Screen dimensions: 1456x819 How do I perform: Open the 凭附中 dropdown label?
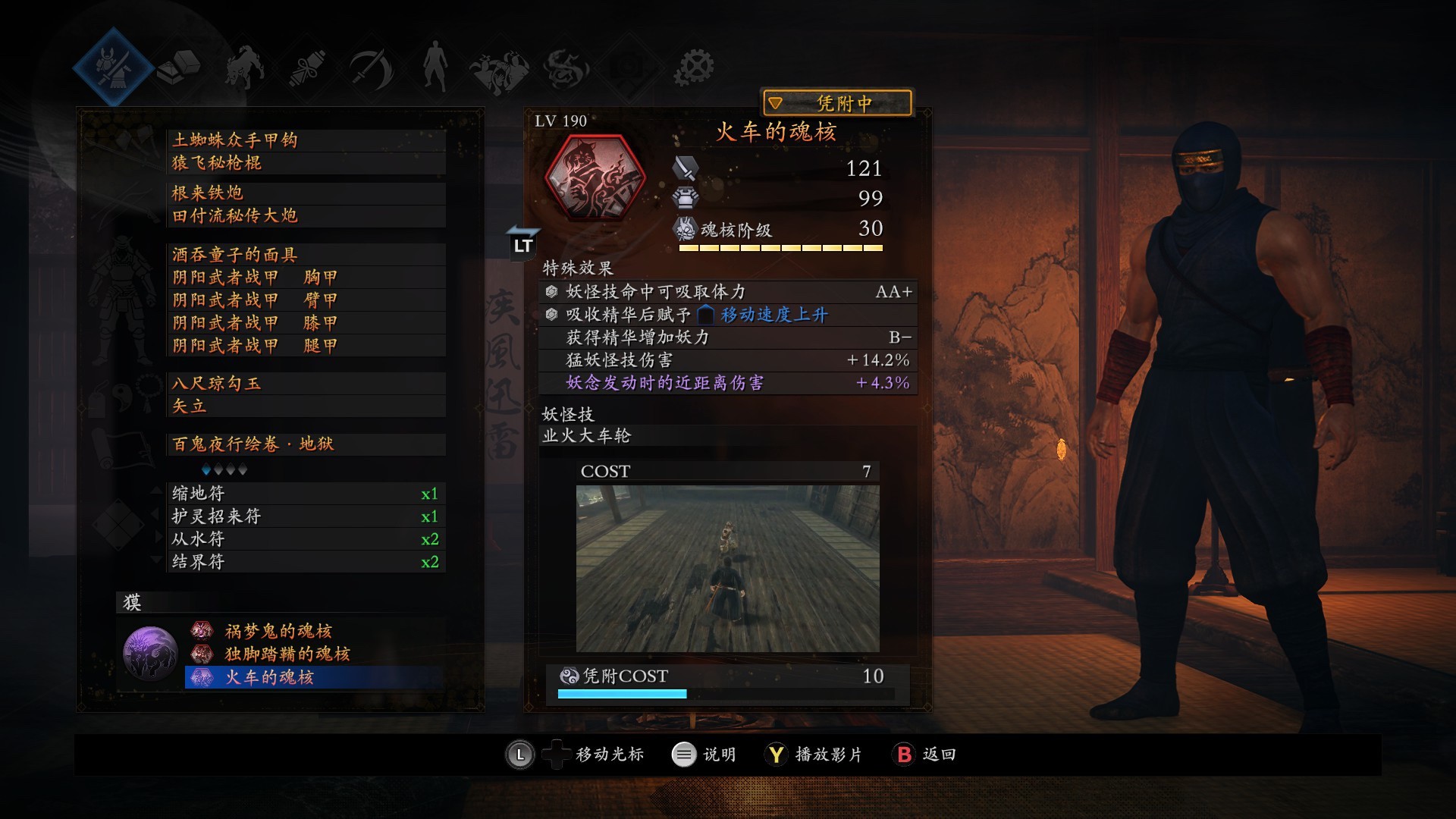(x=836, y=103)
